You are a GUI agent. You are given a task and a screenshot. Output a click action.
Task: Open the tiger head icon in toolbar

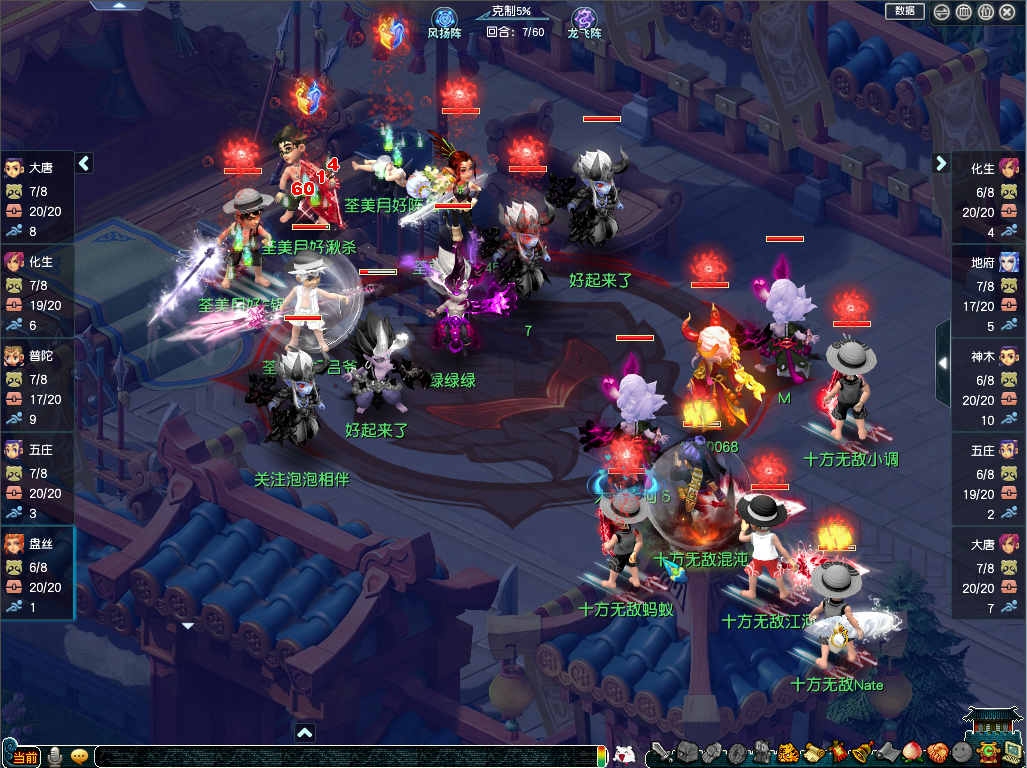coord(788,753)
